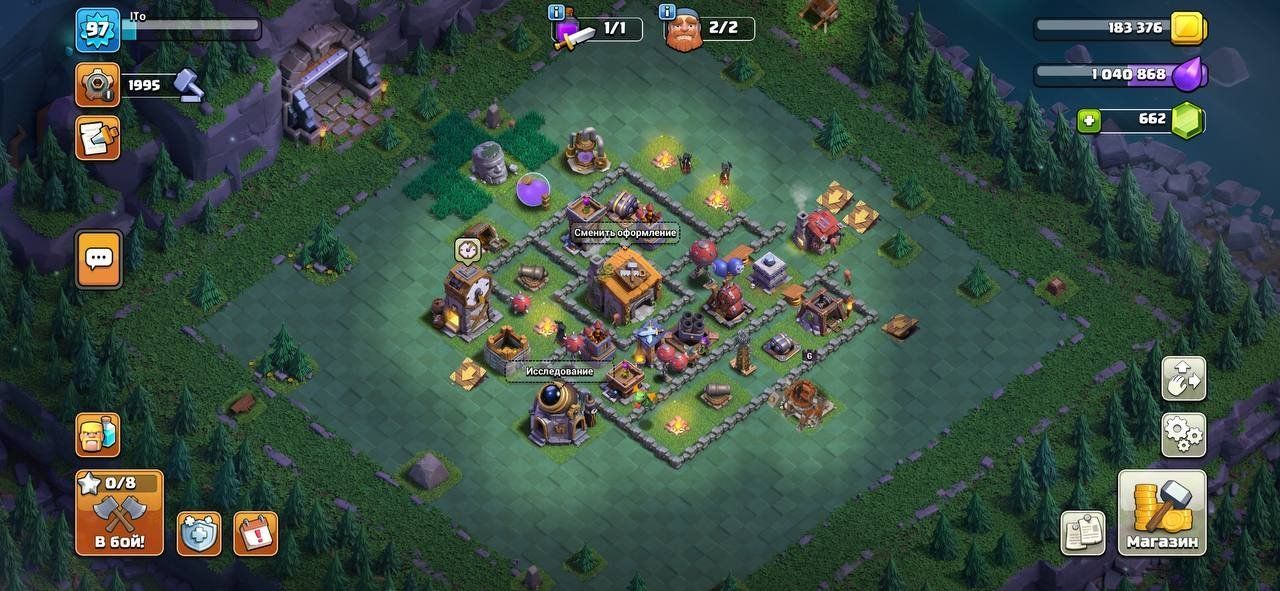Open the orange gear button beside the trophy count
Image resolution: width=1280 pixels, height=591 pixels.
(x=97, y=85)
